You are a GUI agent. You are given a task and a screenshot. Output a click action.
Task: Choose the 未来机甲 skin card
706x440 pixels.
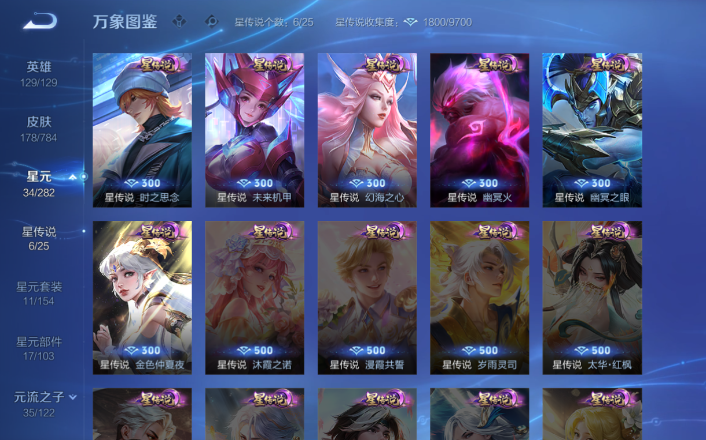tap(255, 128)
